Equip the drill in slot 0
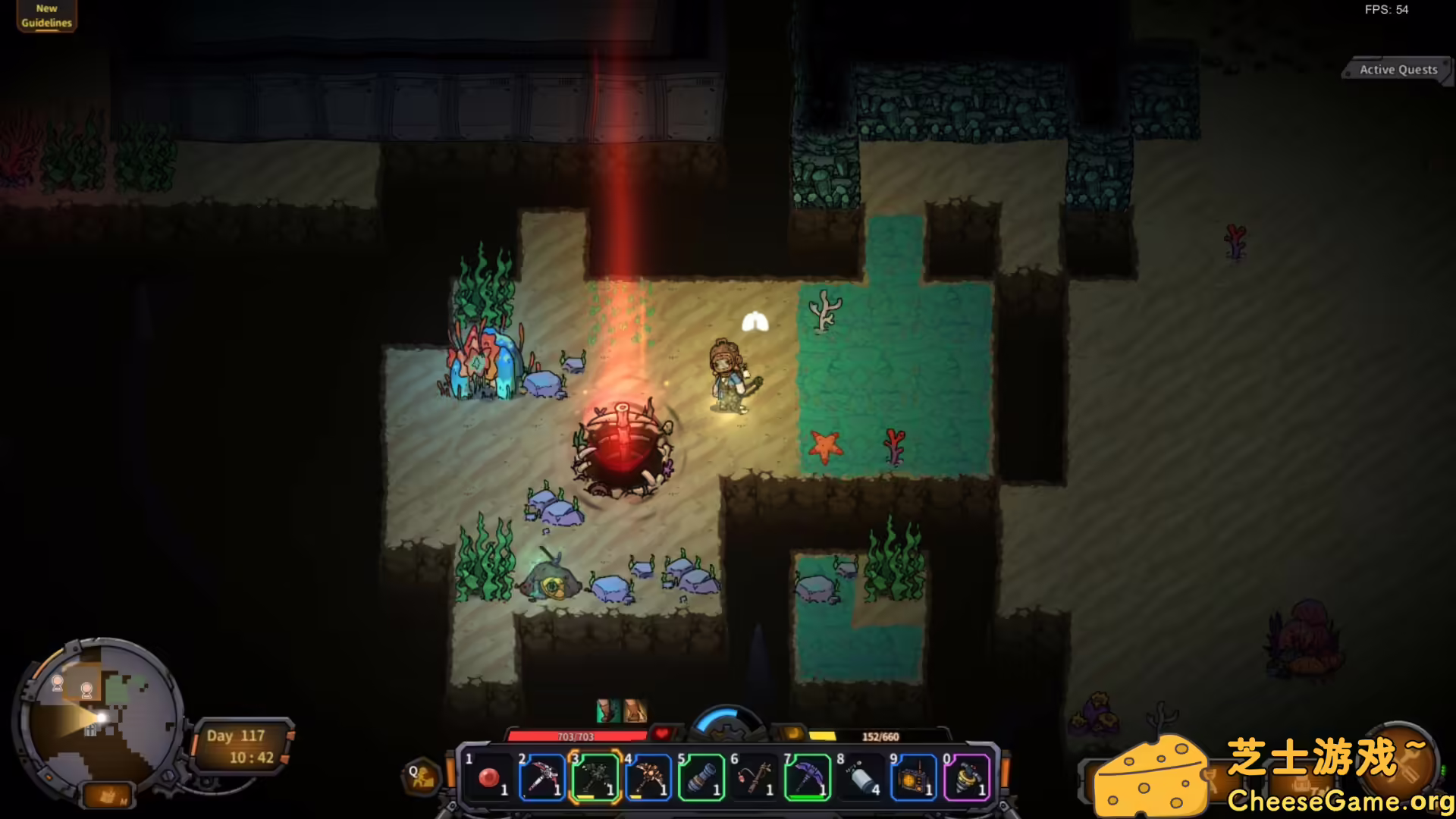The width and height of the screenshot is (1456, 819). click(x=967, y=777)
